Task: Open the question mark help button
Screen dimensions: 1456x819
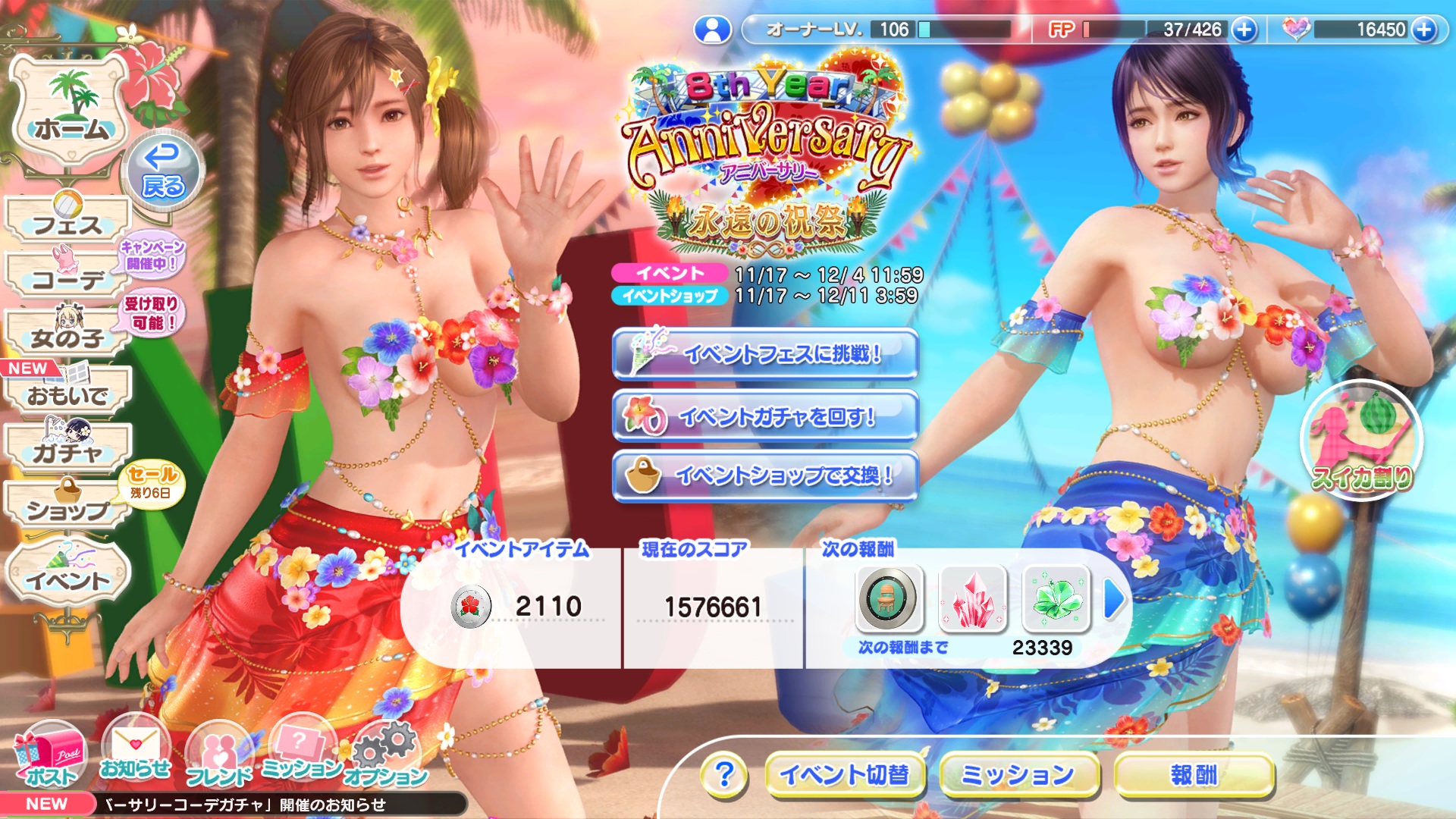Action: [724, 775]
